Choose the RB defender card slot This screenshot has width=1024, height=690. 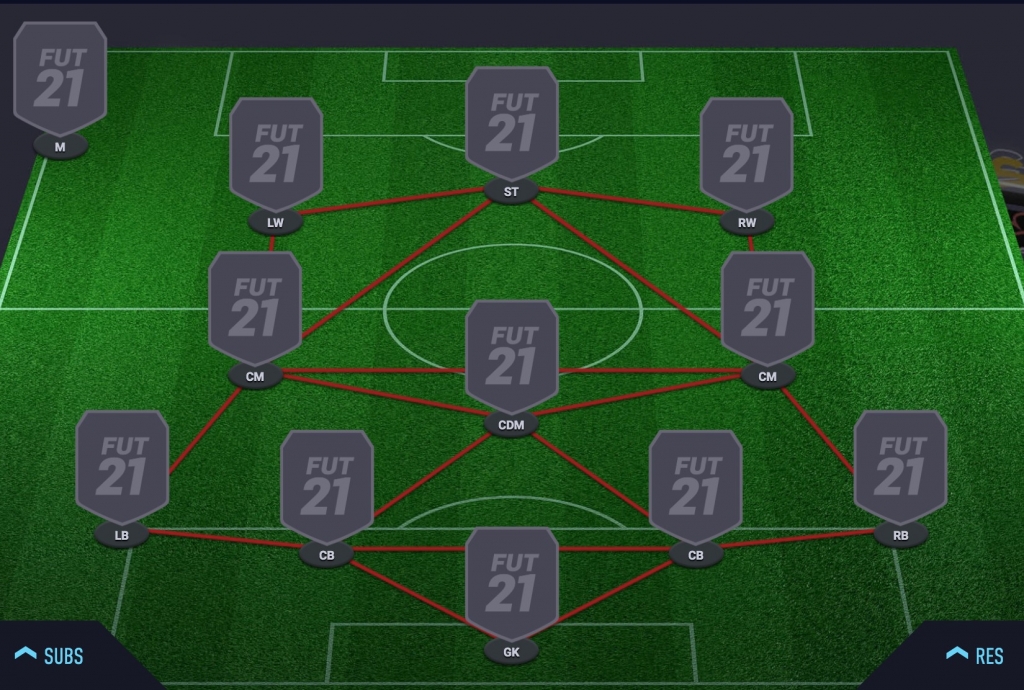pyautogui.click(x=900, y=468)
